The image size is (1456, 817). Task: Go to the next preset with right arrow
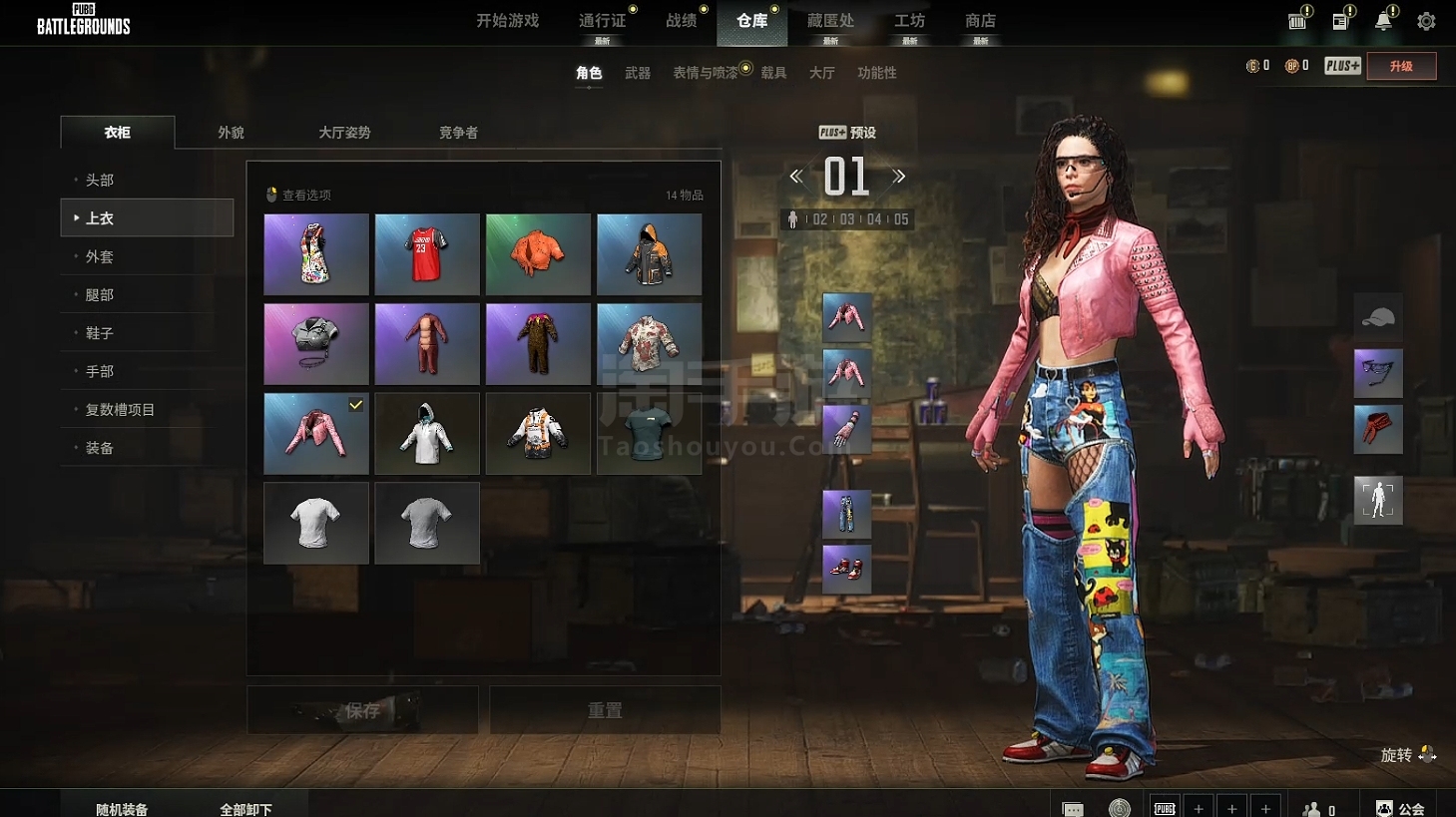coord(899,177)
